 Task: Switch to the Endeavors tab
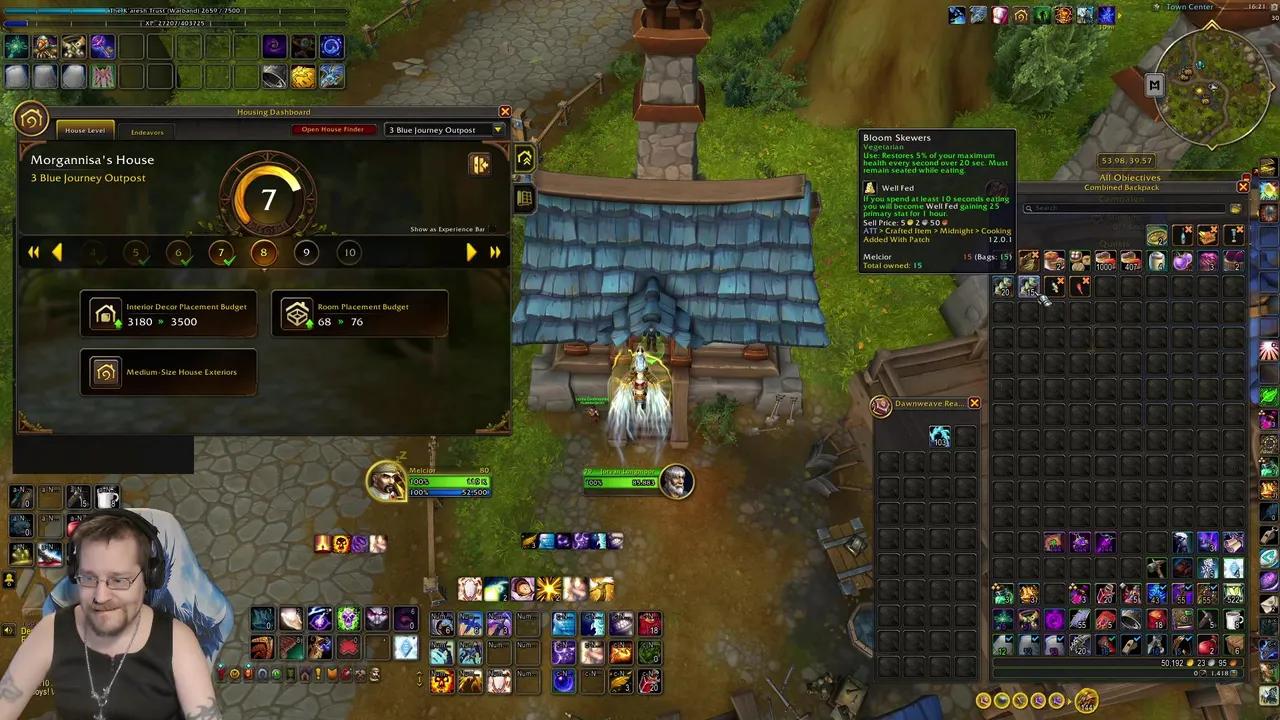click(147, 131)
